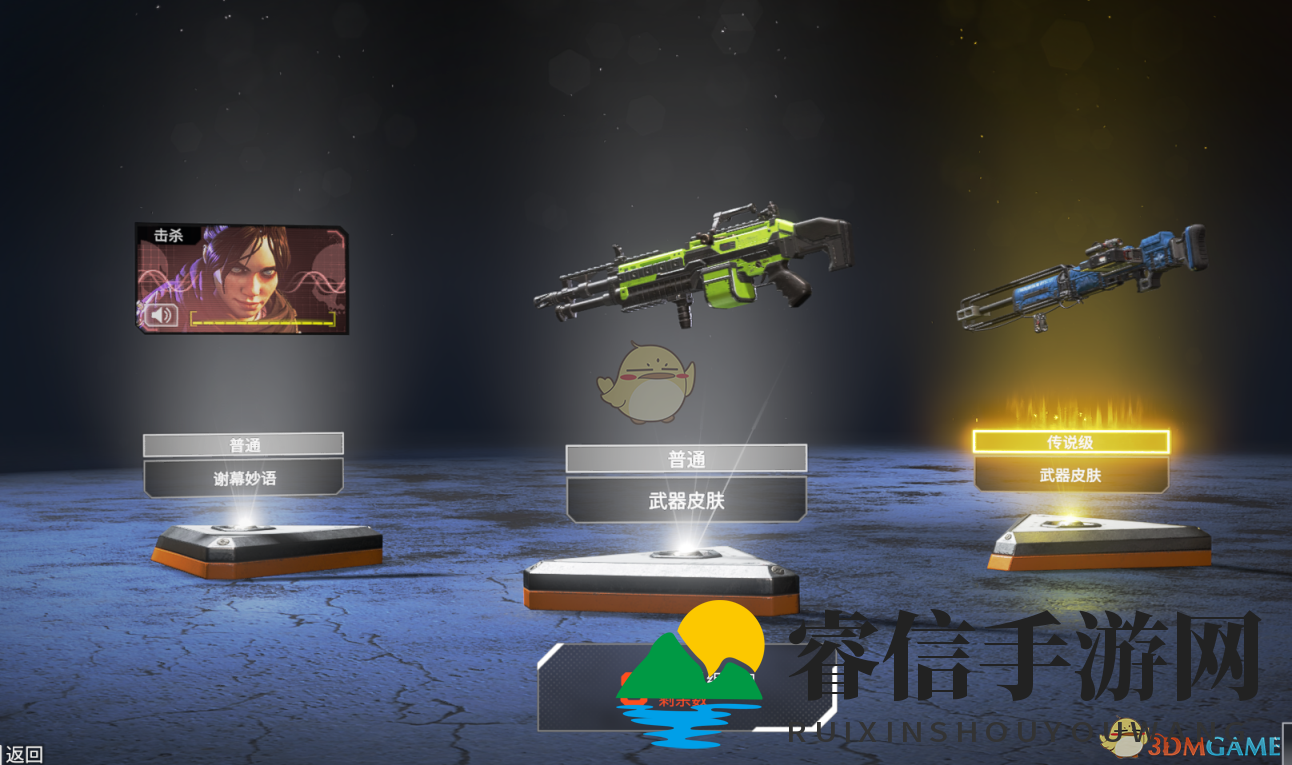Click the 3DMGAME logo in bottom right corner
The image size is (1292, 765).
point(1215,745)
